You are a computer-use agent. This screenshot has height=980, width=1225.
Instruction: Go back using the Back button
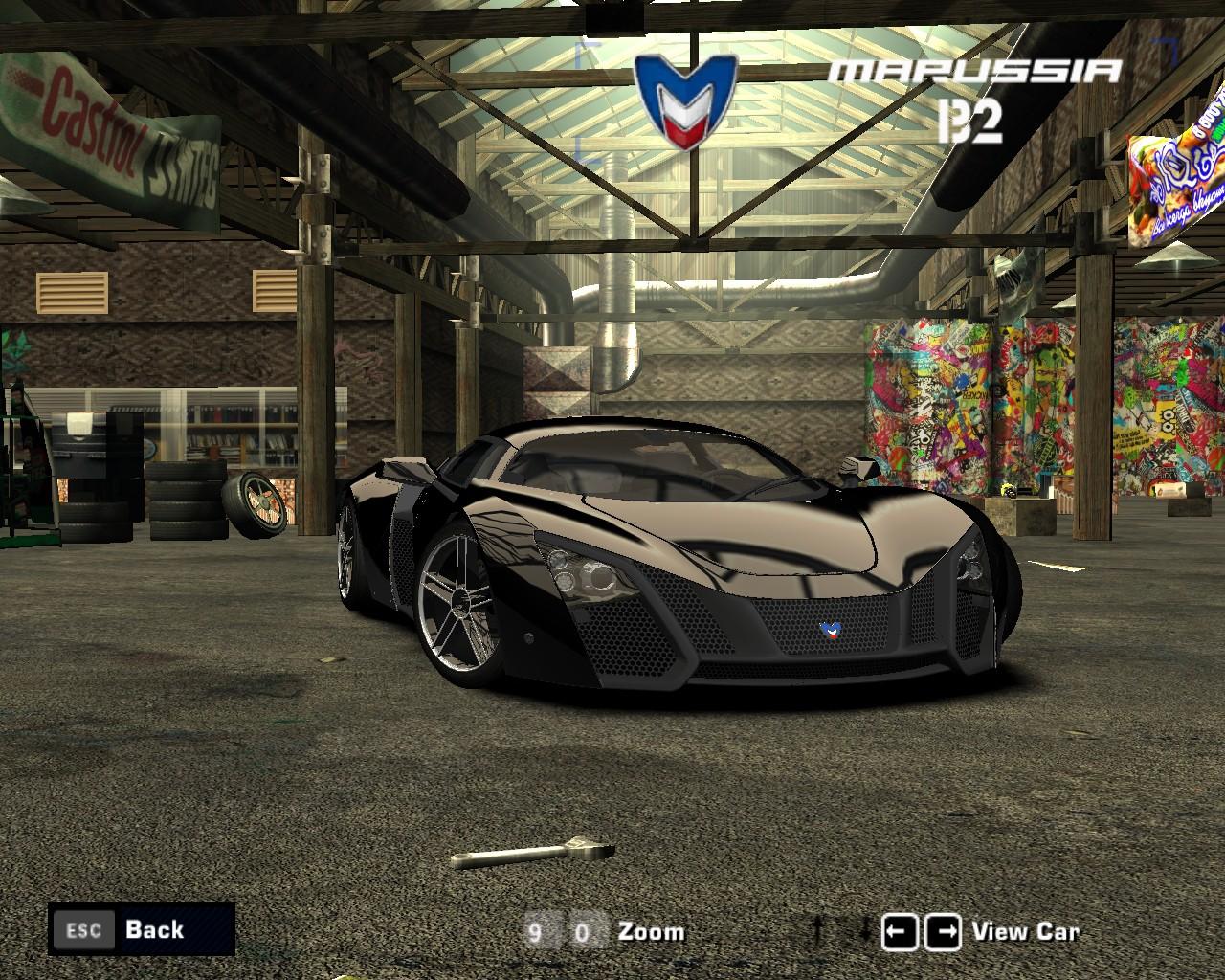(x=141, y=929)
